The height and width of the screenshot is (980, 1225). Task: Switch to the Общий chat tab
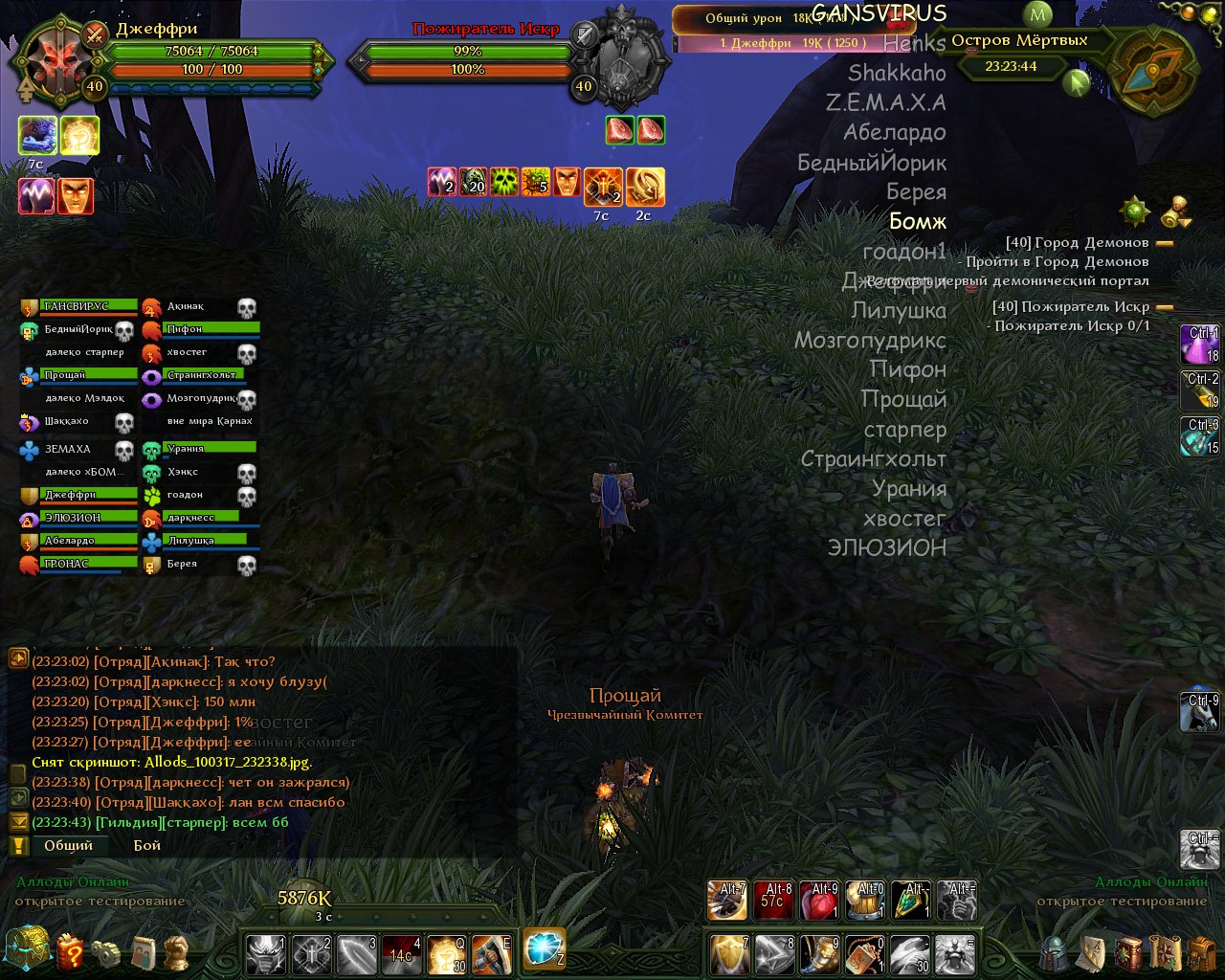pos(68,845)
